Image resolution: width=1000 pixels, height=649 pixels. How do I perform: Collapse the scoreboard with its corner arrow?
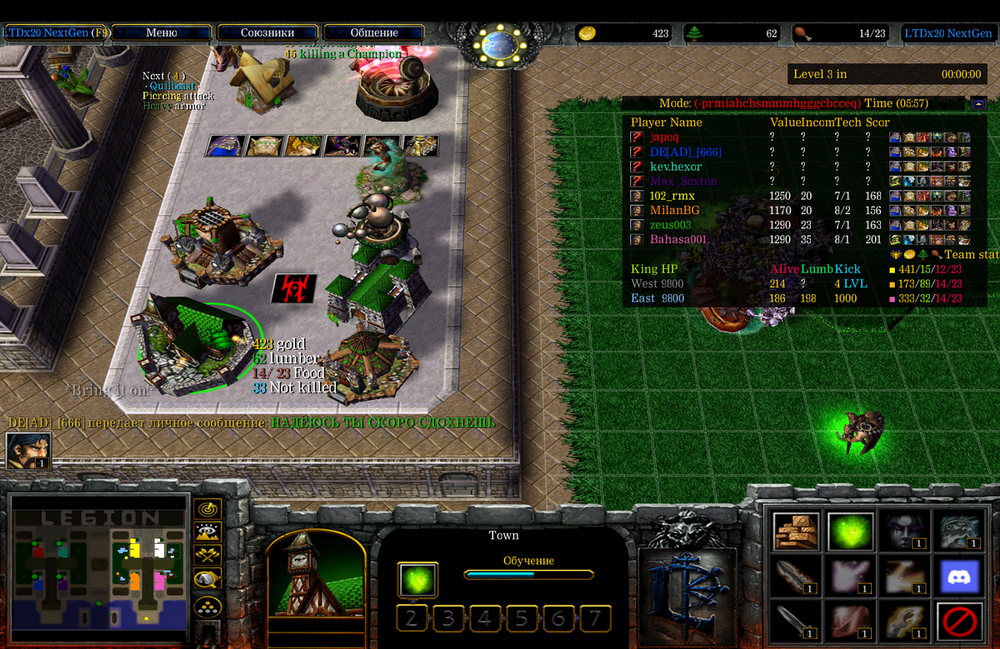click(978, 103)
